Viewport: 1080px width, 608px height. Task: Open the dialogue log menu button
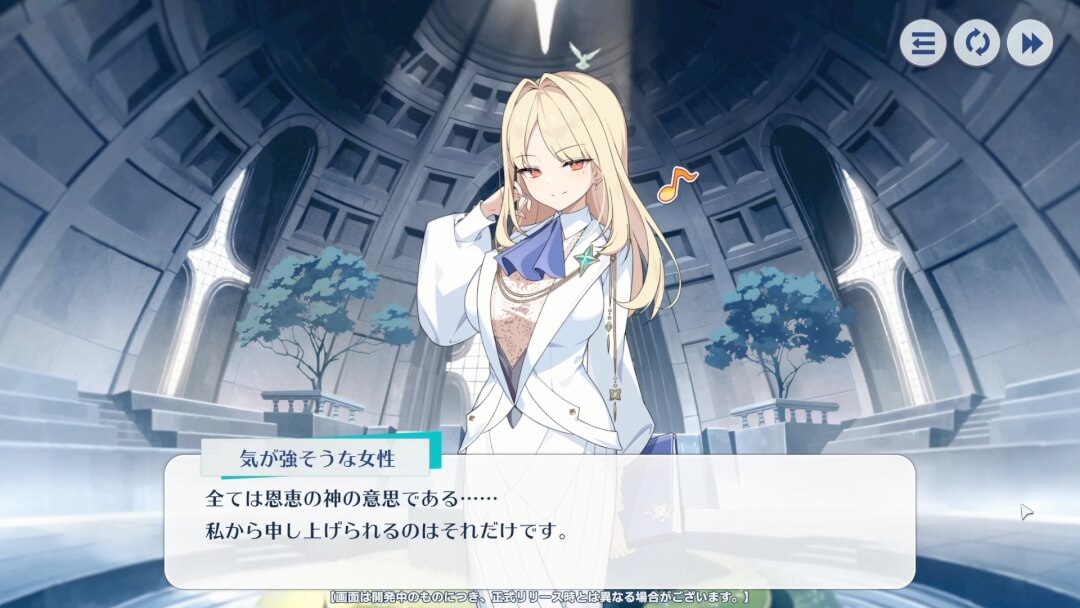pos(922,44)
